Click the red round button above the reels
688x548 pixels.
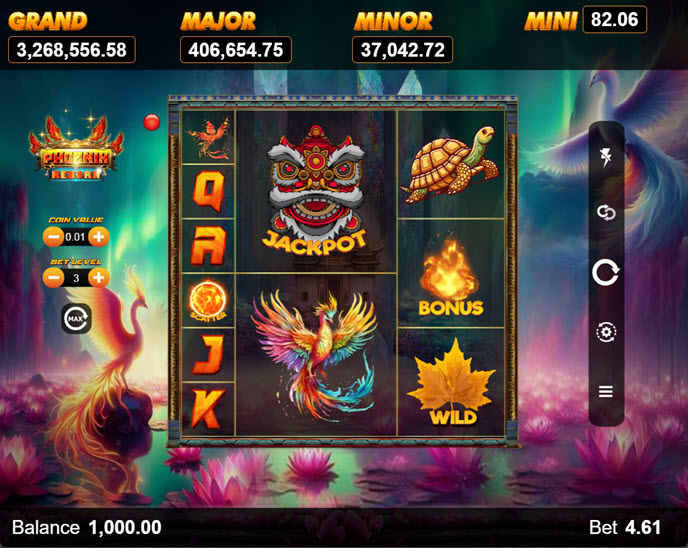tap(152, 122)
